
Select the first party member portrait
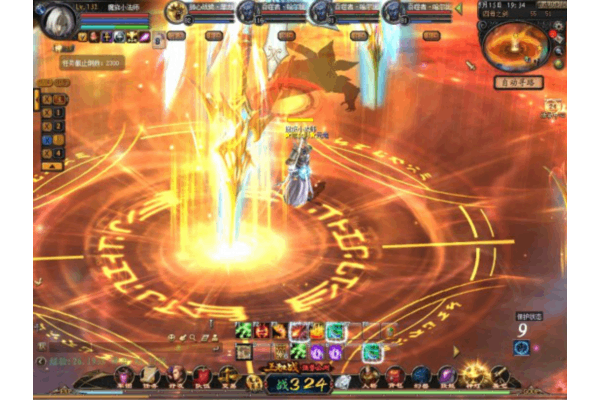pos(176,12)
